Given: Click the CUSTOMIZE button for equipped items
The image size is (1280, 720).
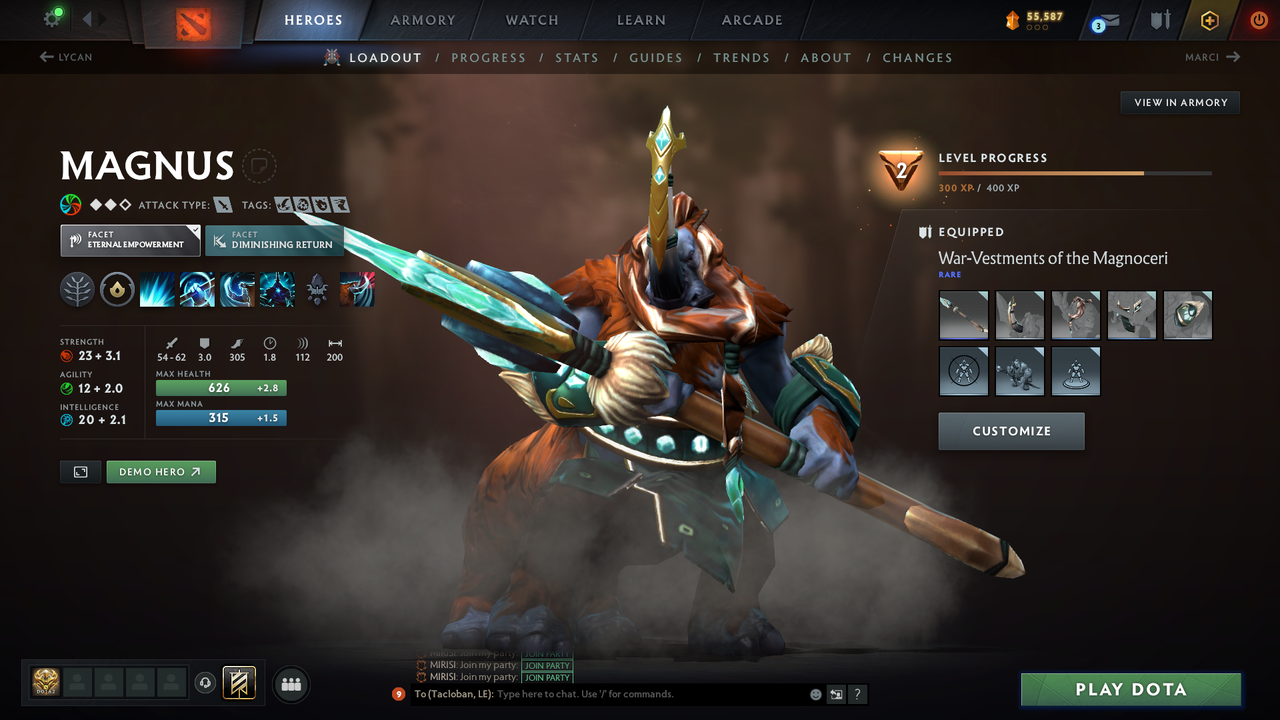Looking at the screenshot, I should tap(1011, 431).
